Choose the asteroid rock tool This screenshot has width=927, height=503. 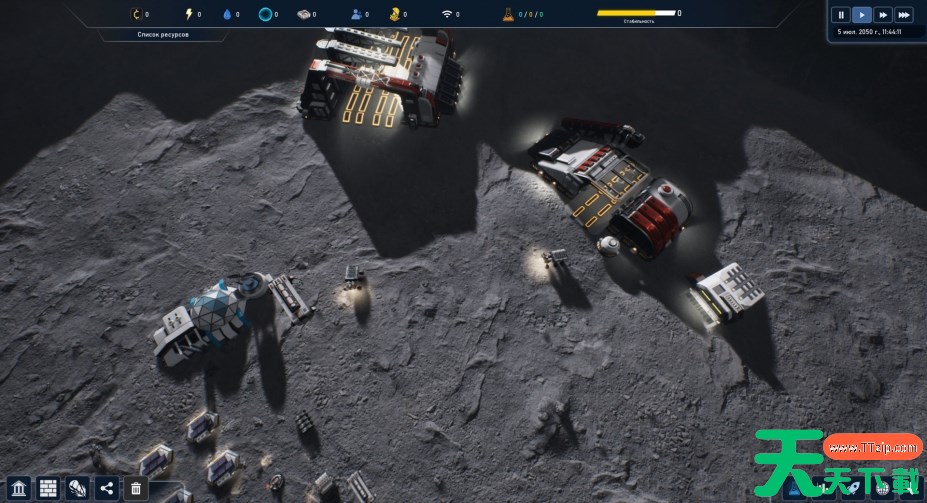point(77,488)
